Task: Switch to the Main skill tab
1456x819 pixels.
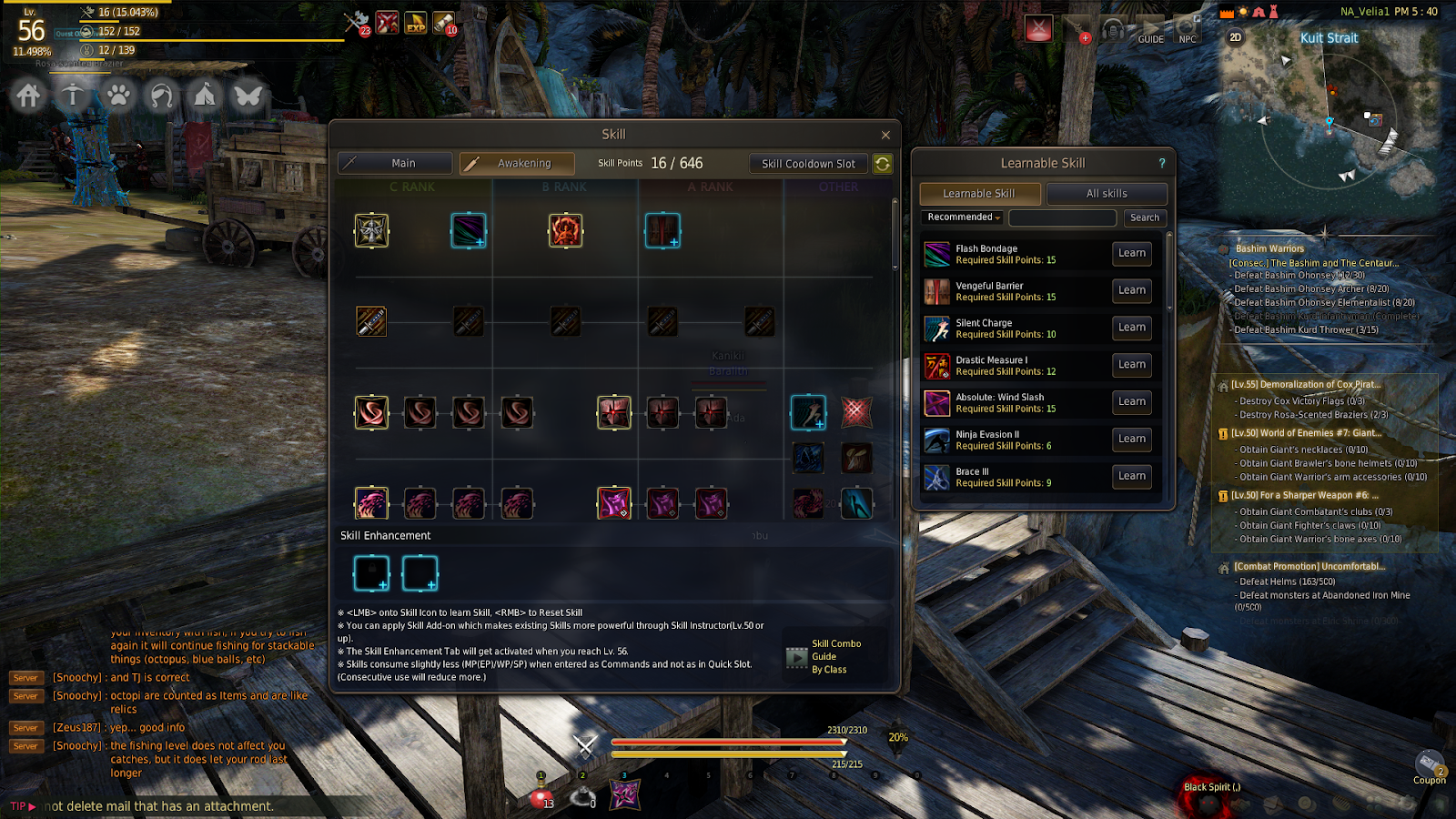Action: (395, 164)
